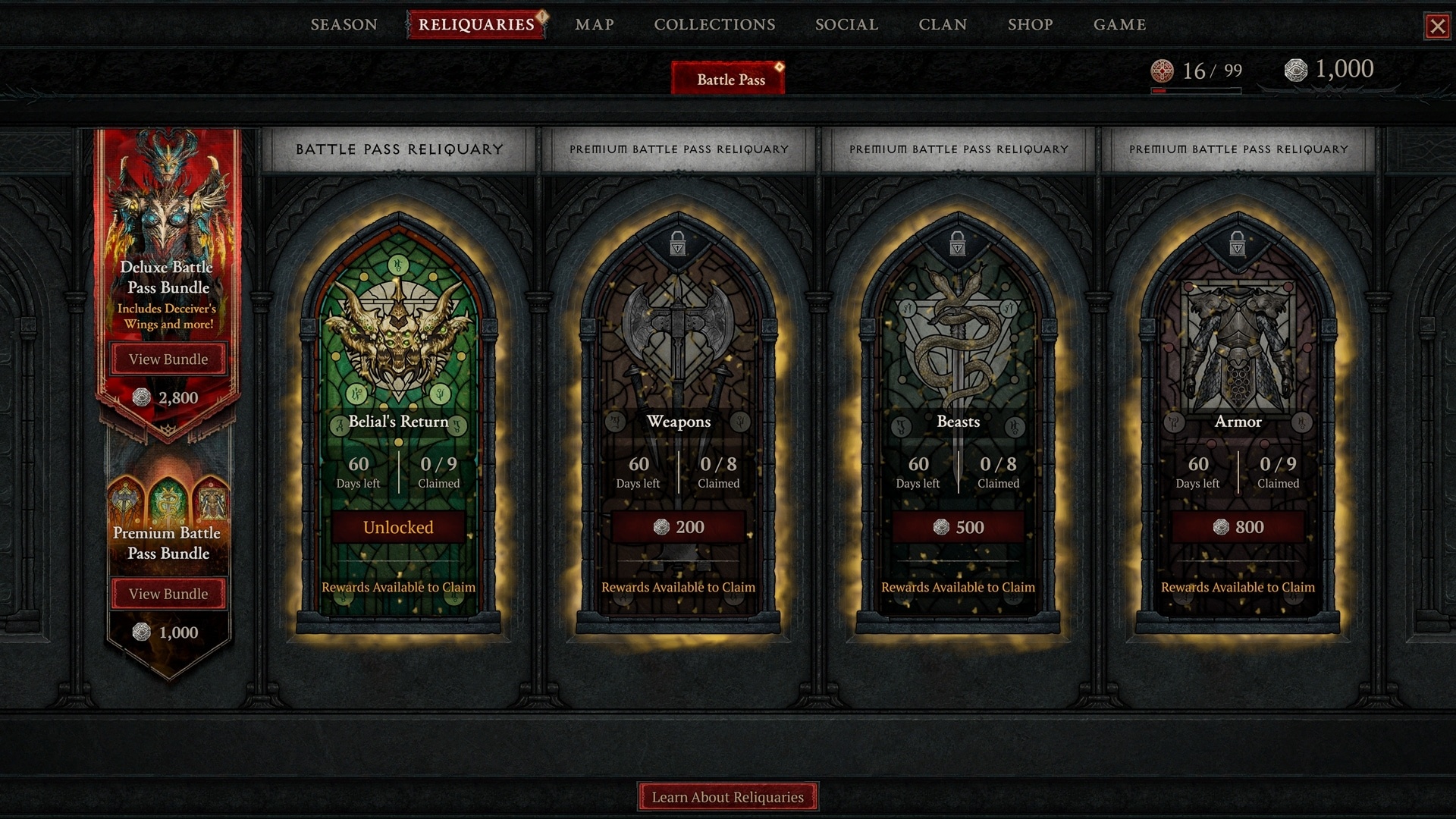Switch to the Collections tab

tap(714, 24)
